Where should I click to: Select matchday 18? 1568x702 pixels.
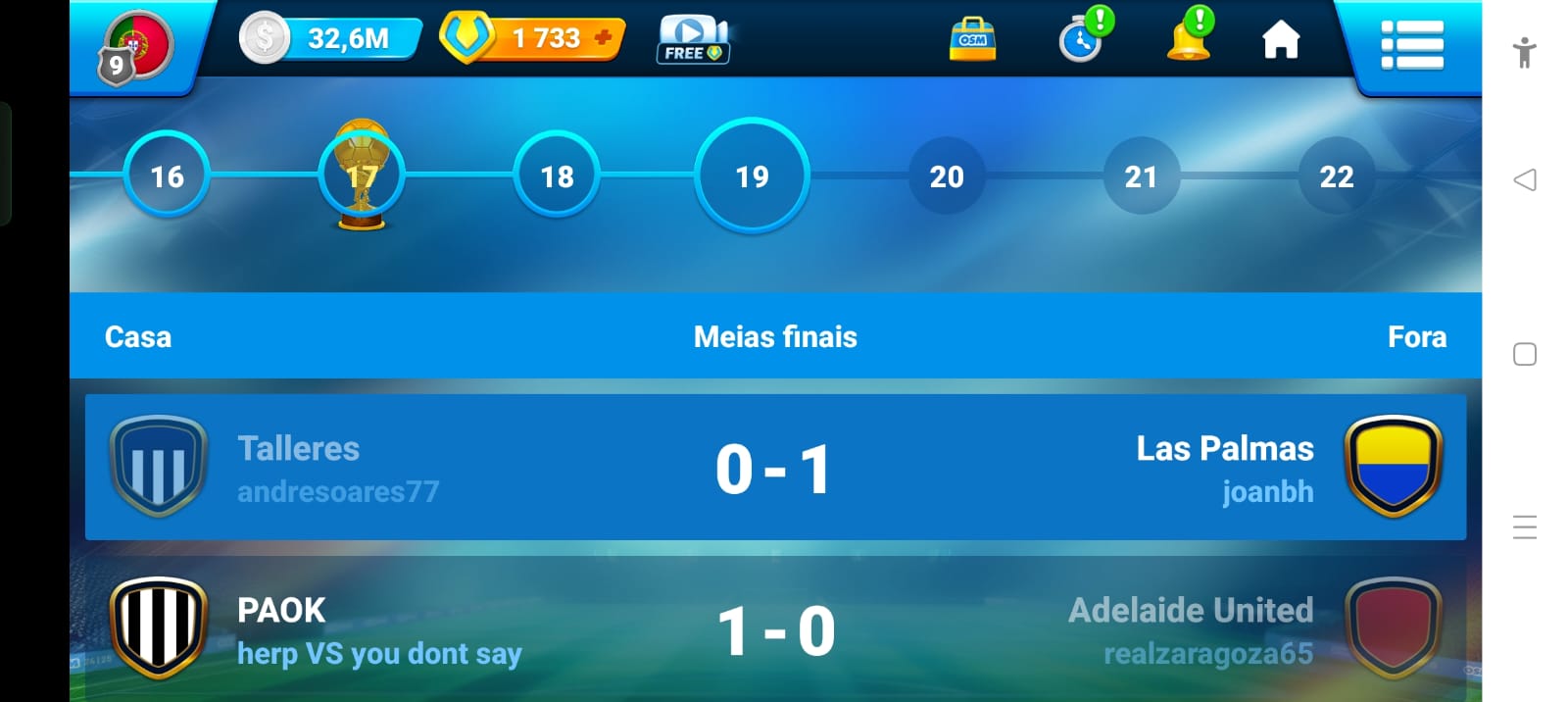coord(557,176)
